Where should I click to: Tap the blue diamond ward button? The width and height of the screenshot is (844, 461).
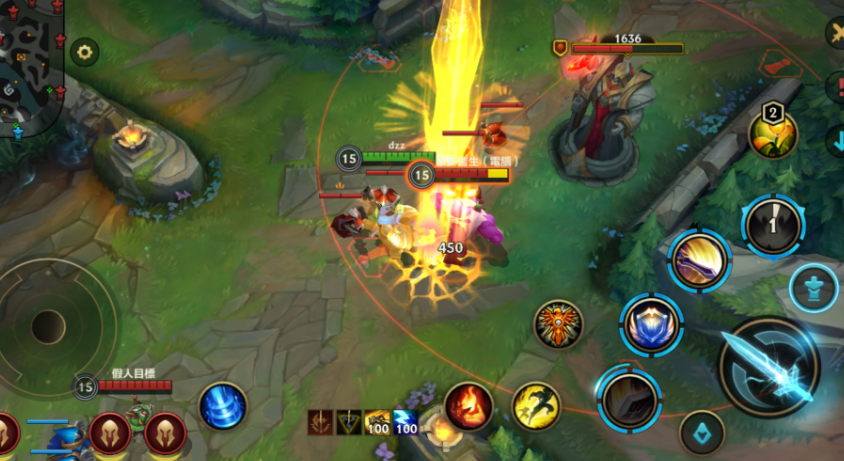click(702, 433)
